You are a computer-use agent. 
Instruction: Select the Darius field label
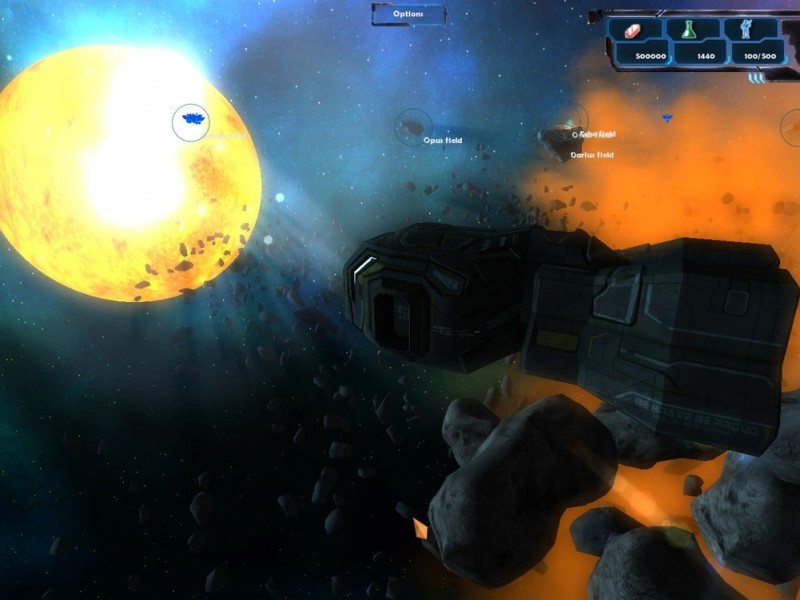[x=592, y=155]
